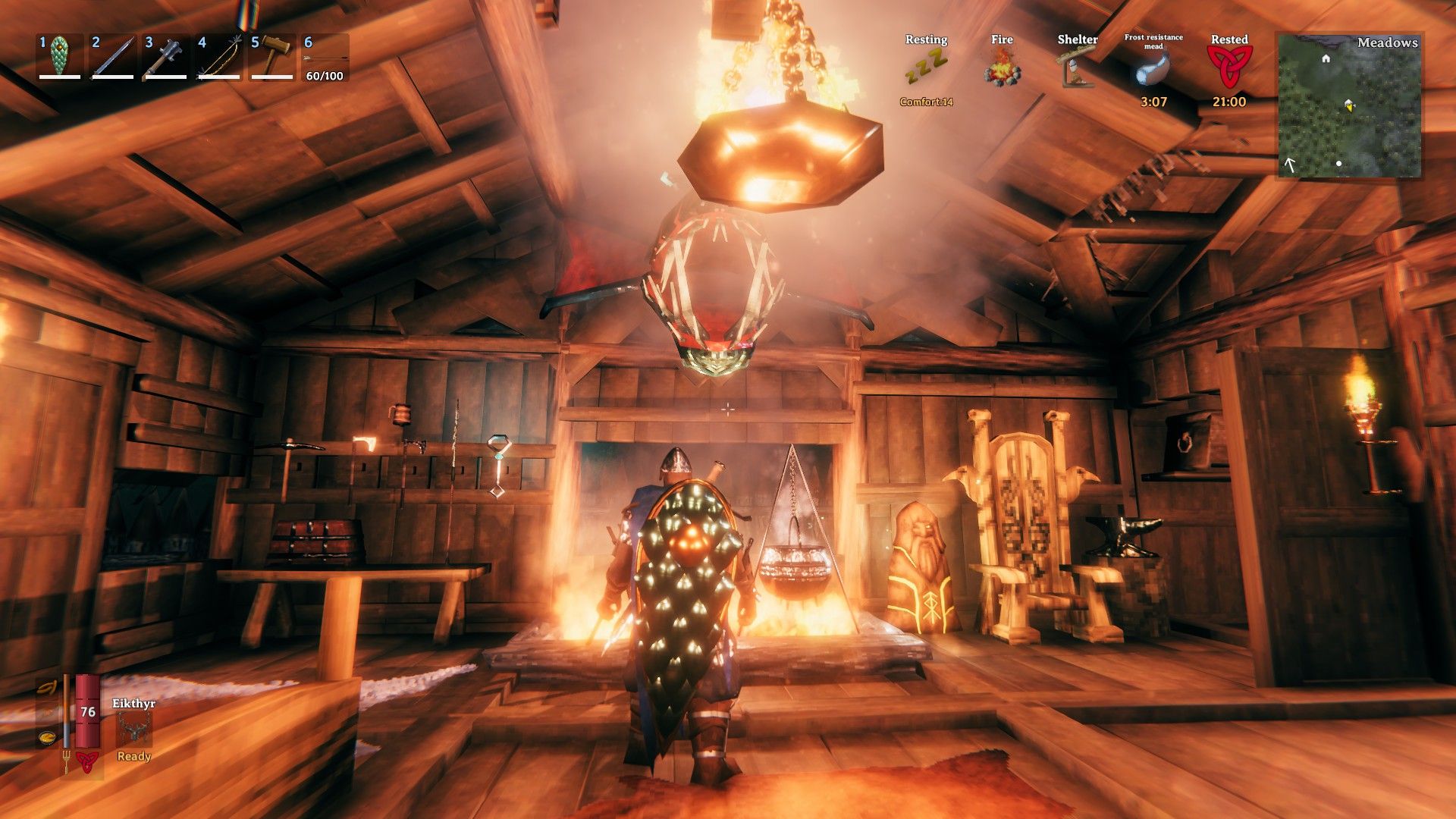Choose the iron mace in slot 3
This screenshot has height=819, width=1456.
click(165, 57)
